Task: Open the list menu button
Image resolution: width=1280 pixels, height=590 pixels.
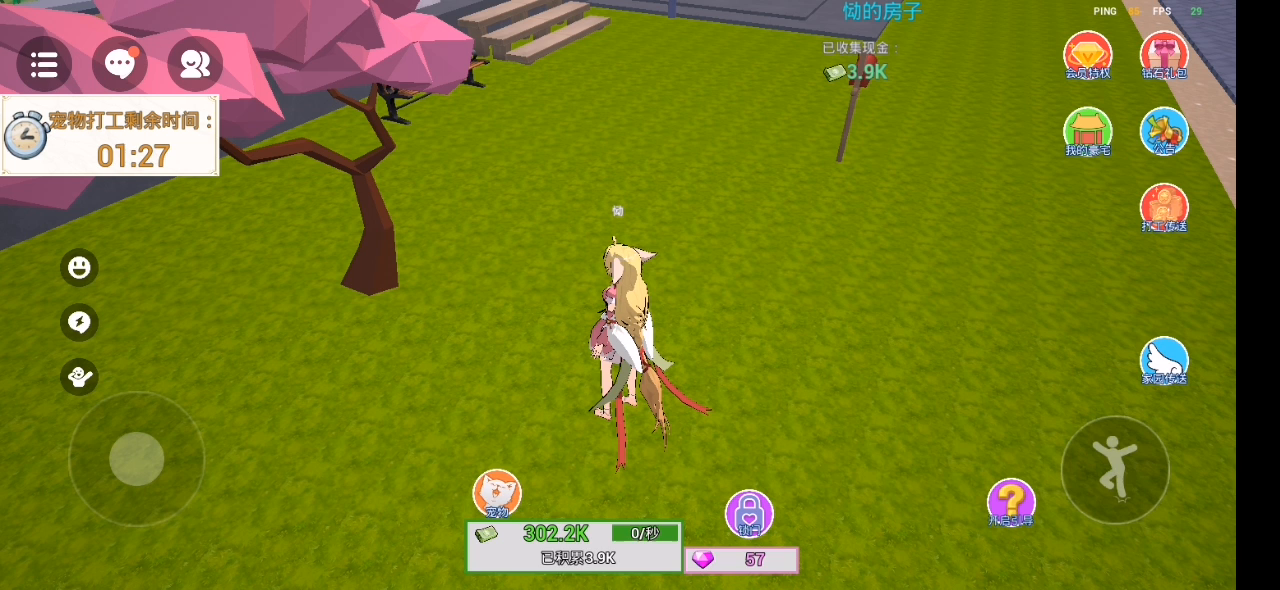Action: pyautogui.click(x=44, y=65)
